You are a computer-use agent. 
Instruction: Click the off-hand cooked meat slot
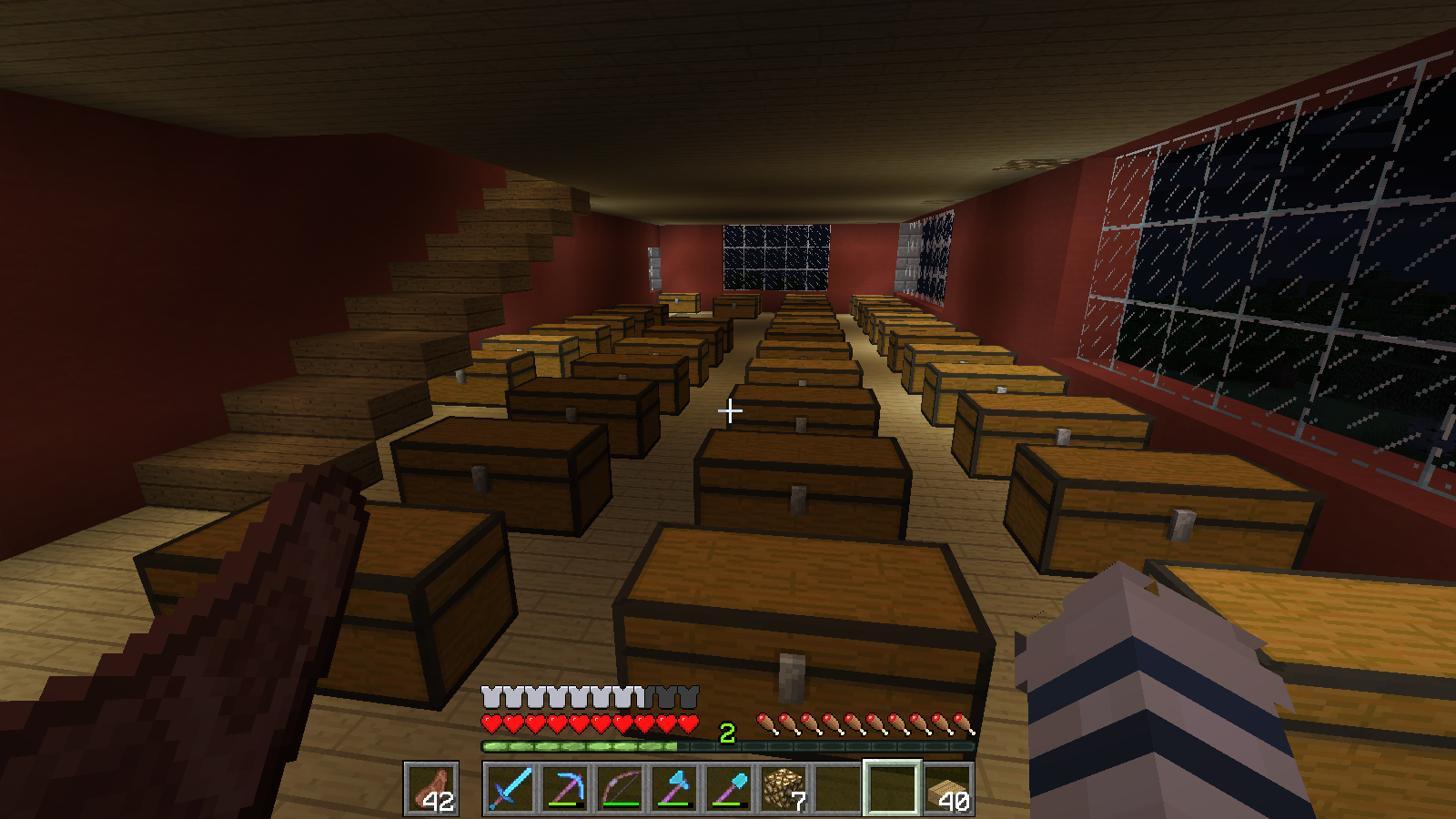coord(431,788)
